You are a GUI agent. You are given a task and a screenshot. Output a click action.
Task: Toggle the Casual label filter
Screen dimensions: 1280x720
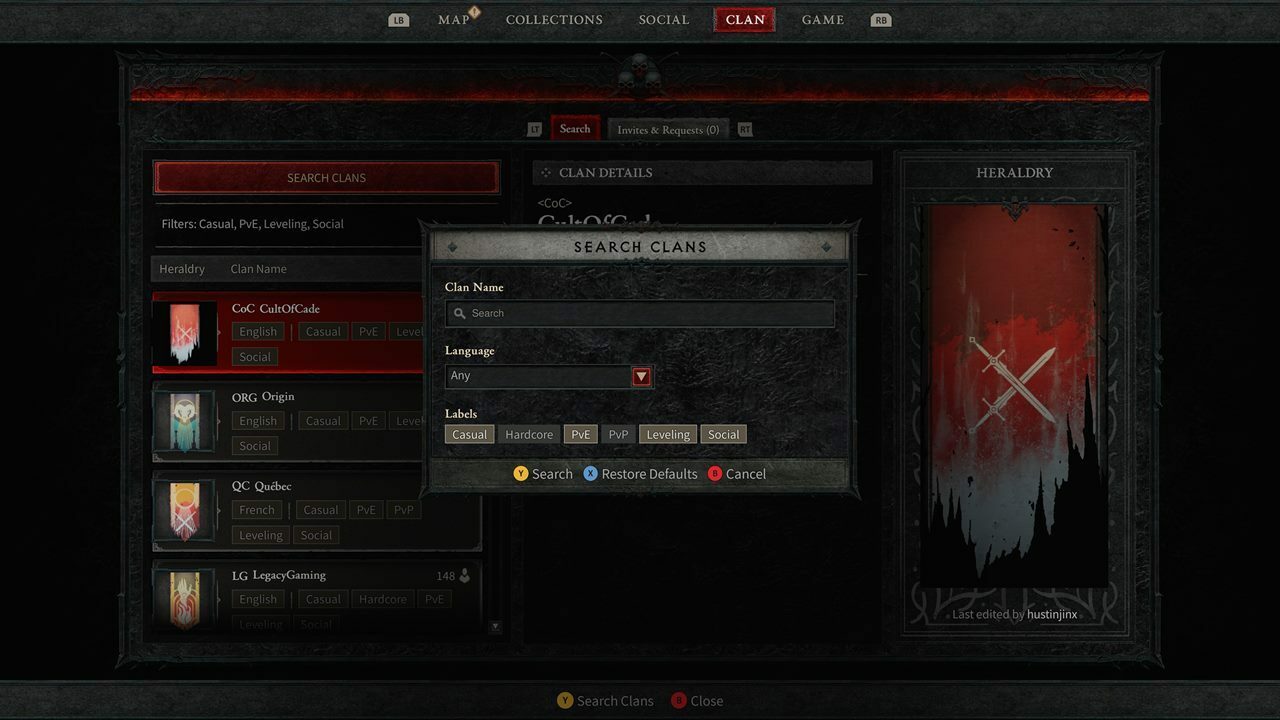click(469, 434)
